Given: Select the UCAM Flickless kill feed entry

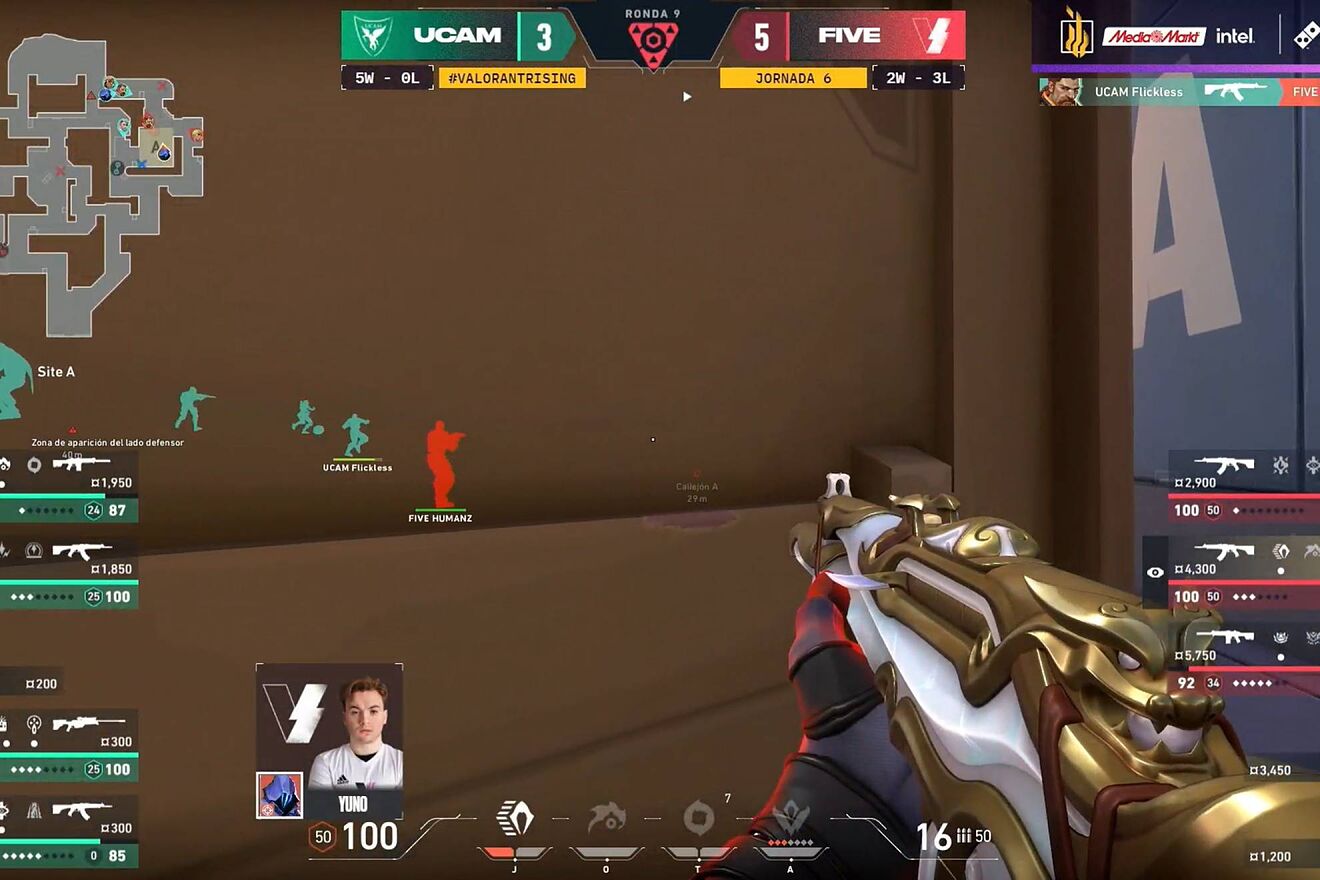Looking at the screenshot, I should coord(1180,92).
